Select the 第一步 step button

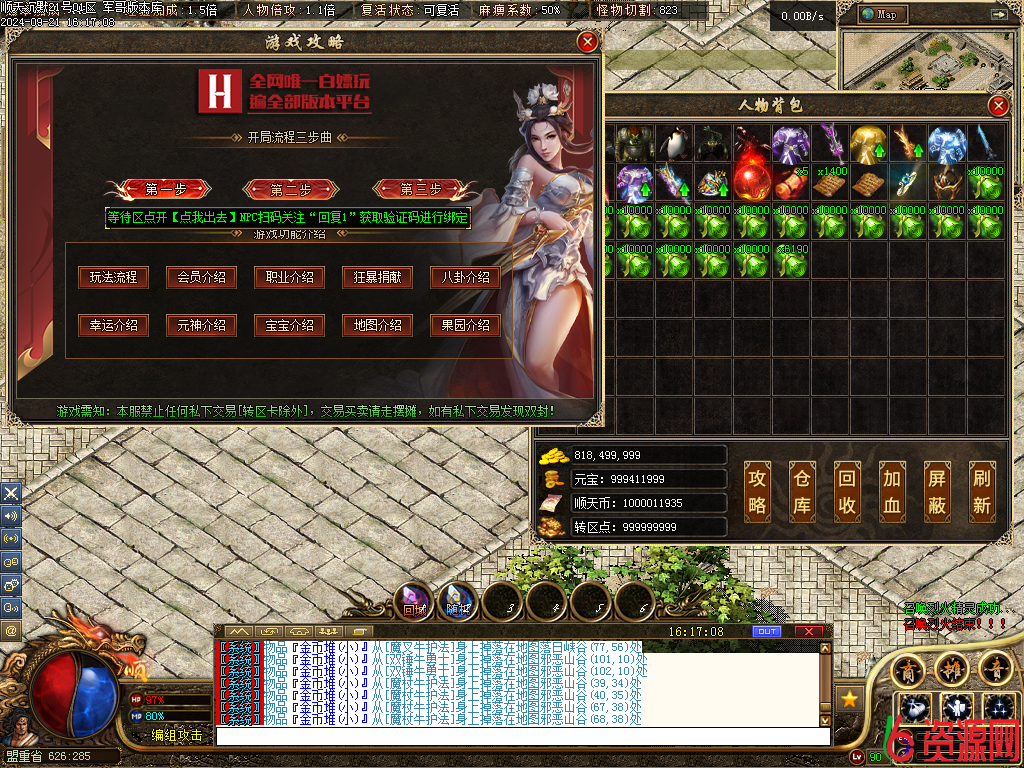pyautogui.click(x=159, y=189)
